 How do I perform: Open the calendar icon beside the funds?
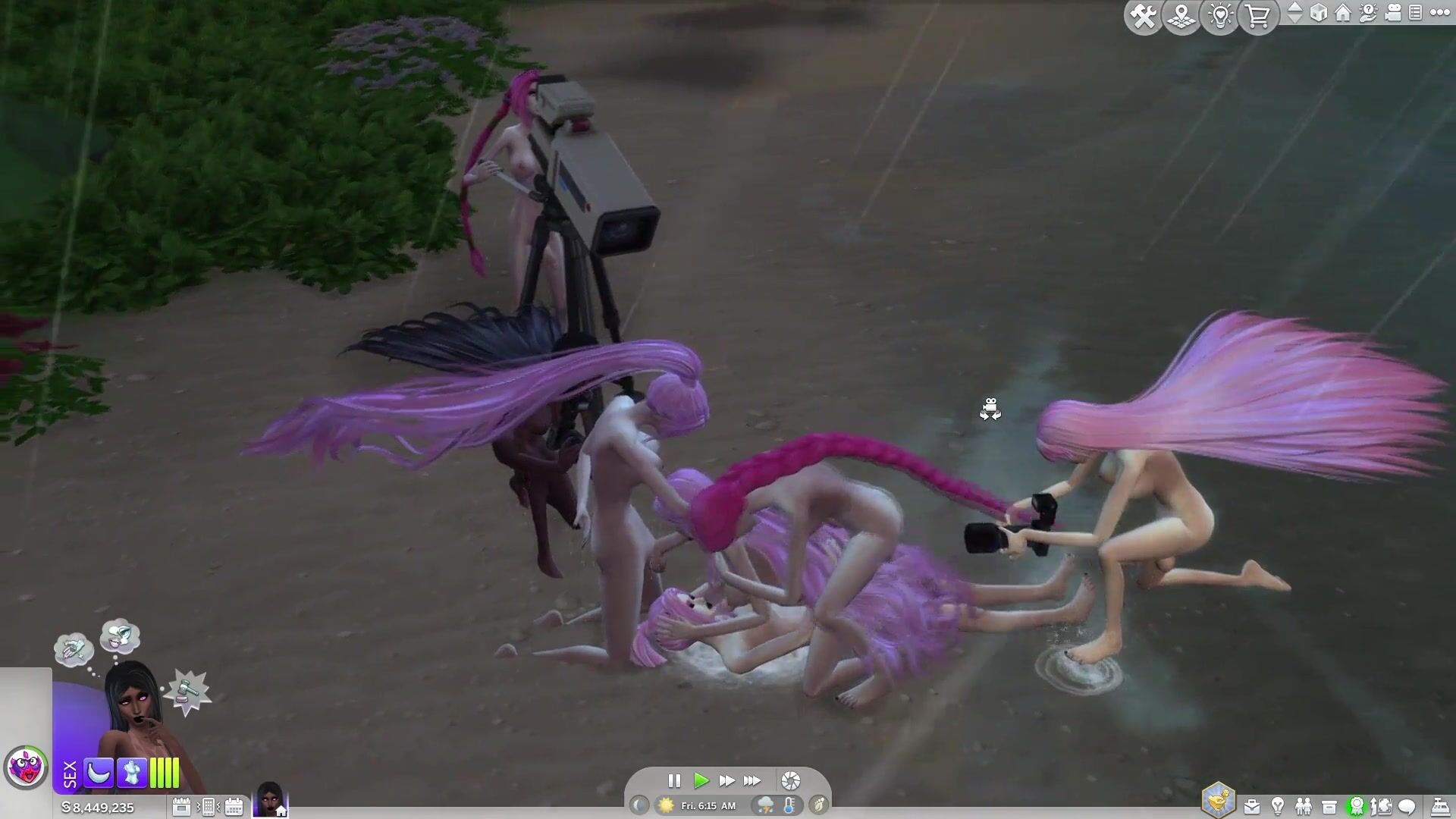181,807
